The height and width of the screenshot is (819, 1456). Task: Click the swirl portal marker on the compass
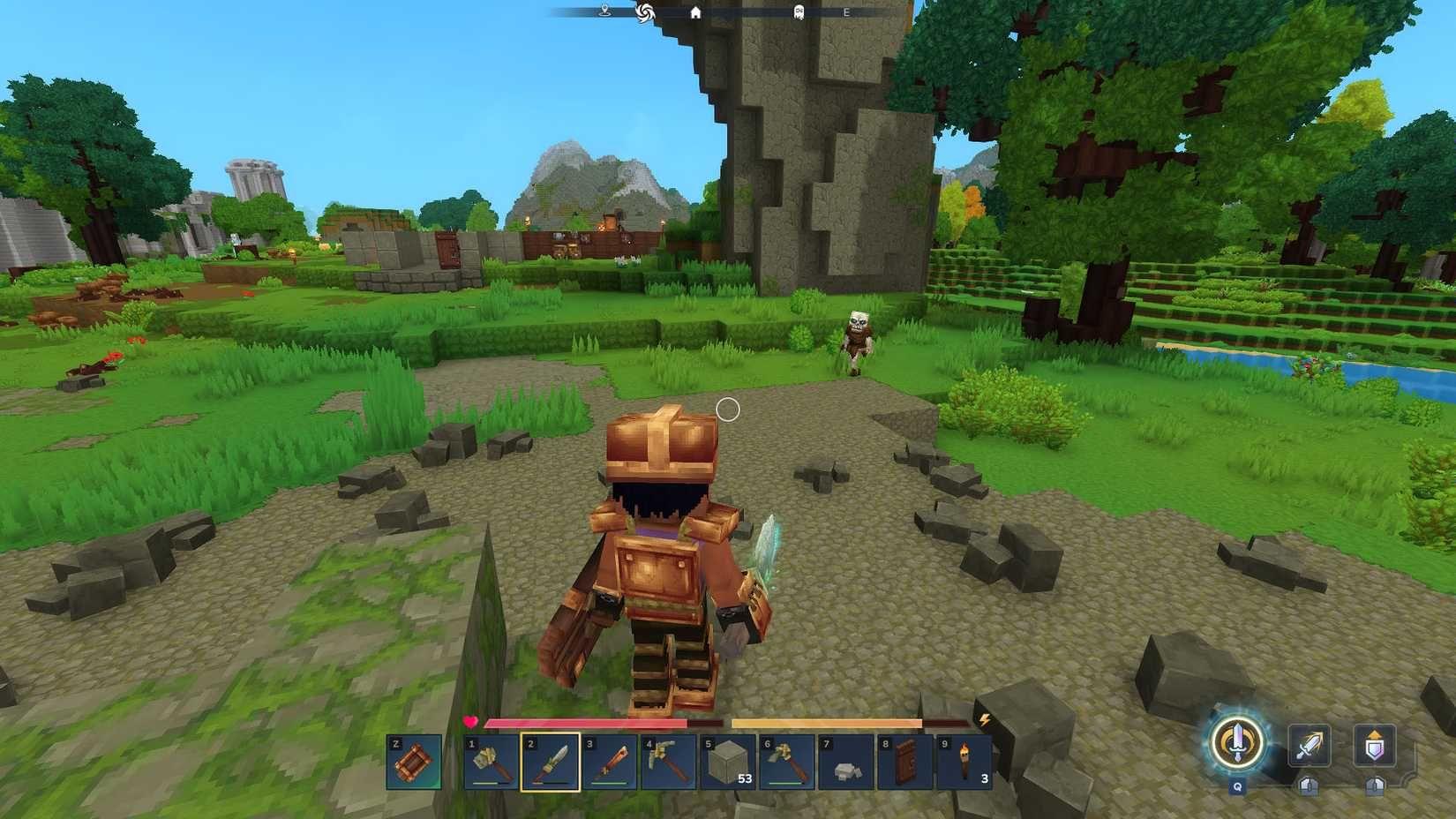(x=646, y=12)
